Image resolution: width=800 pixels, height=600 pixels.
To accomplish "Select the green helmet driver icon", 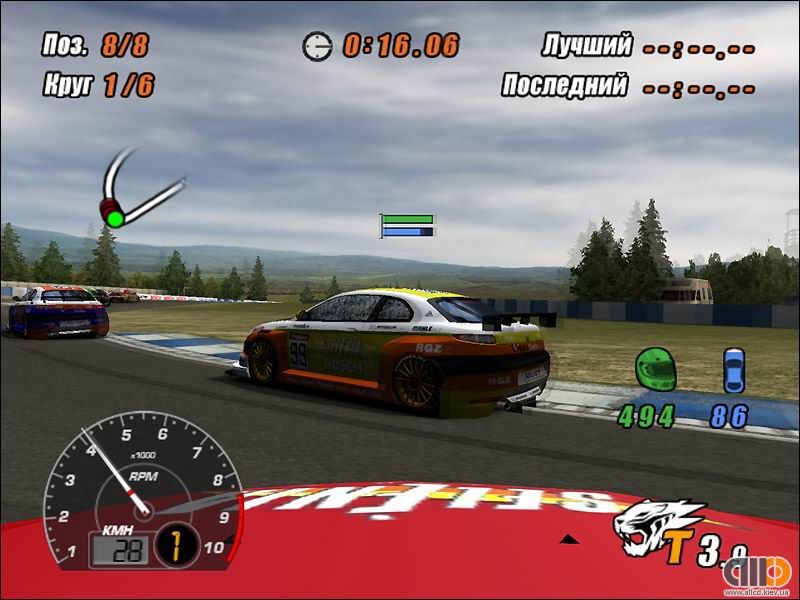I will click(656, 369).
